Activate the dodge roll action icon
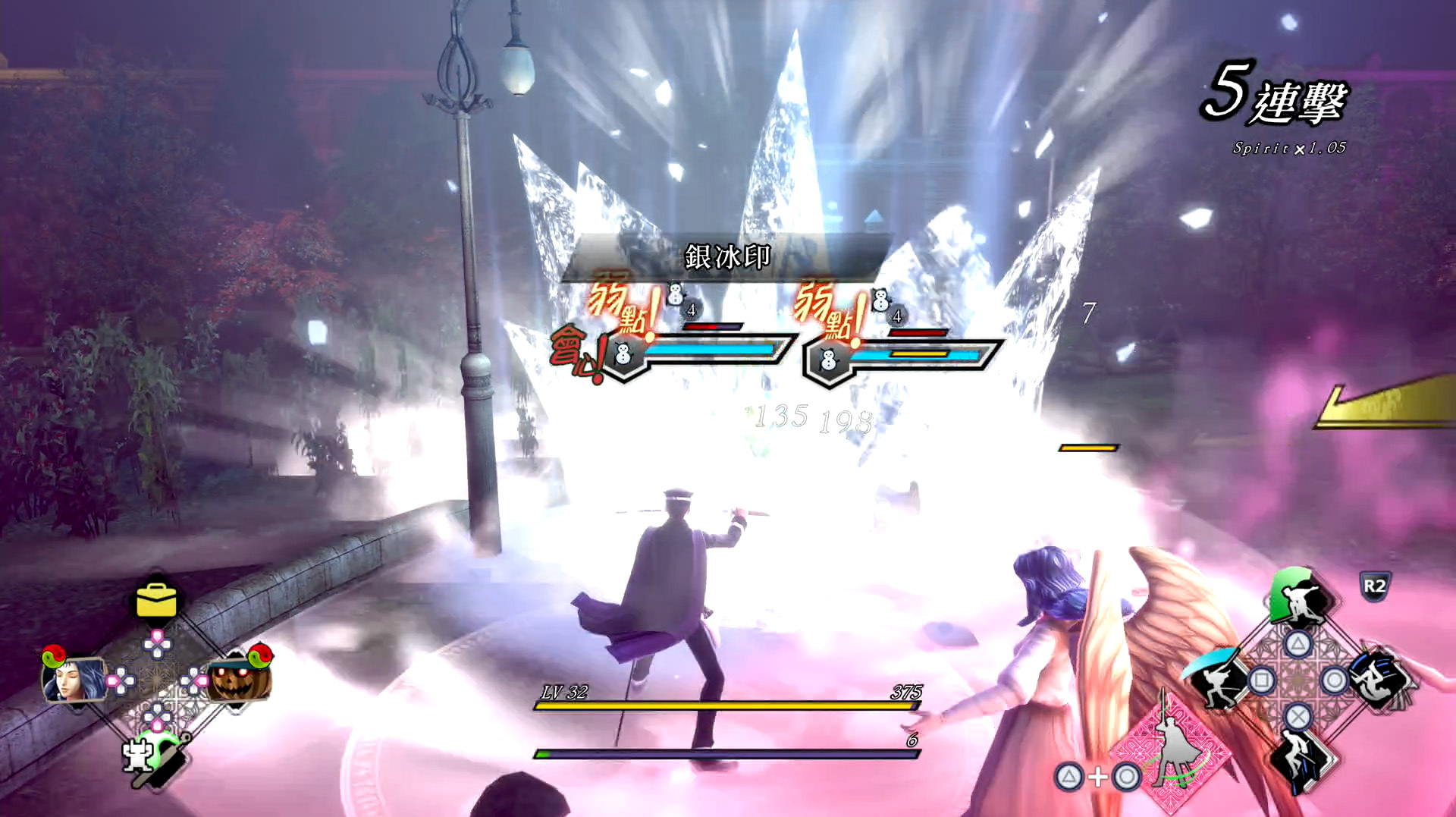This screenshot has height=817, width=1456. tap(1380, 679)
